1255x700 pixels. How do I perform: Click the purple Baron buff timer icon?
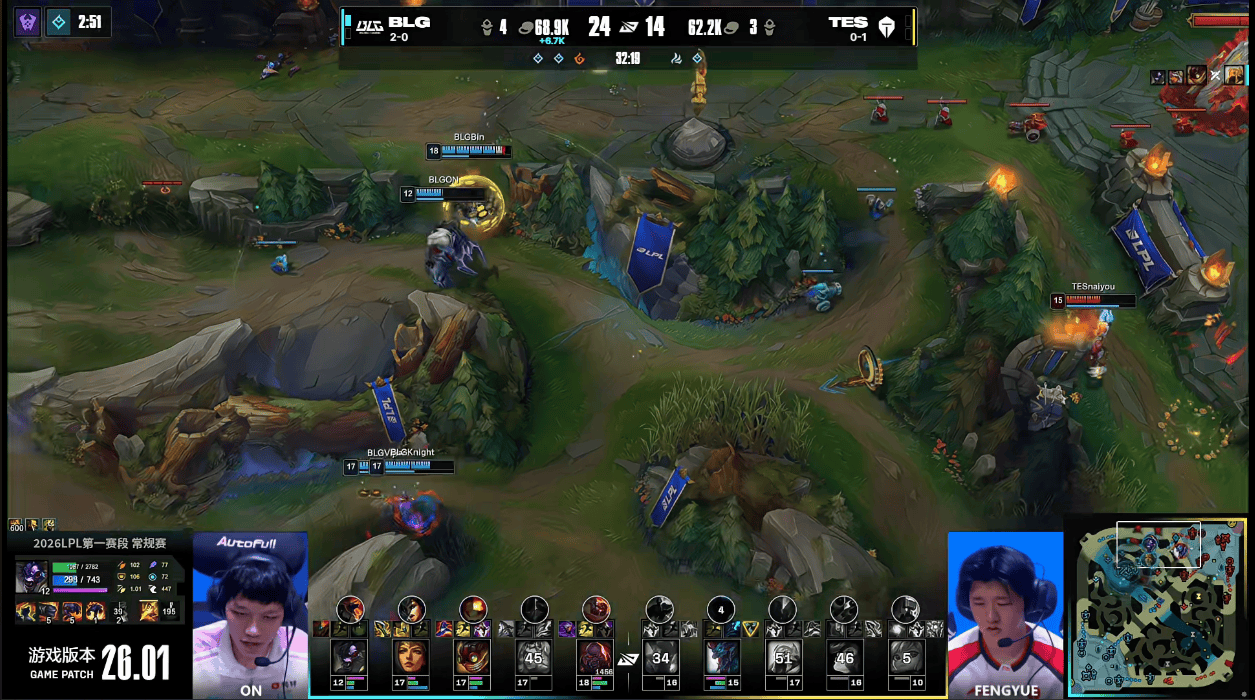(27, 22)
